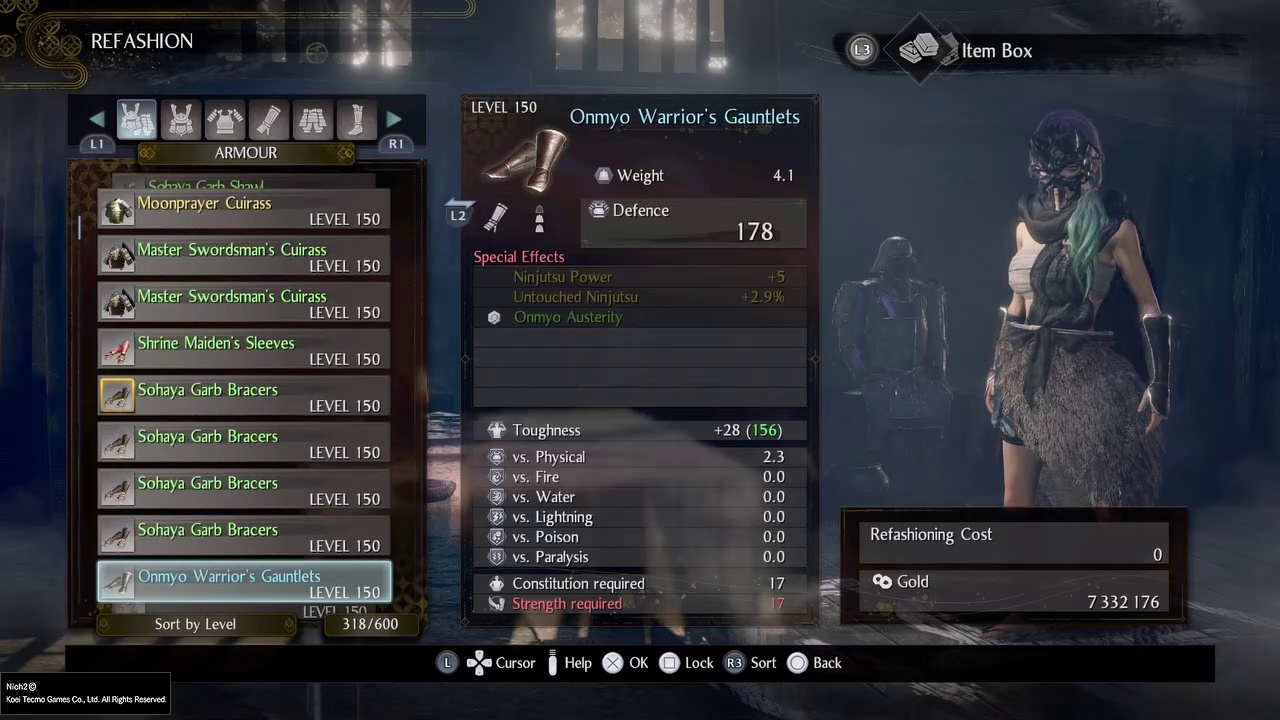This screenshot has height=720, width=1280.
Task: Click the Ninjutsu Power special effect row
Action: point(640,277)
